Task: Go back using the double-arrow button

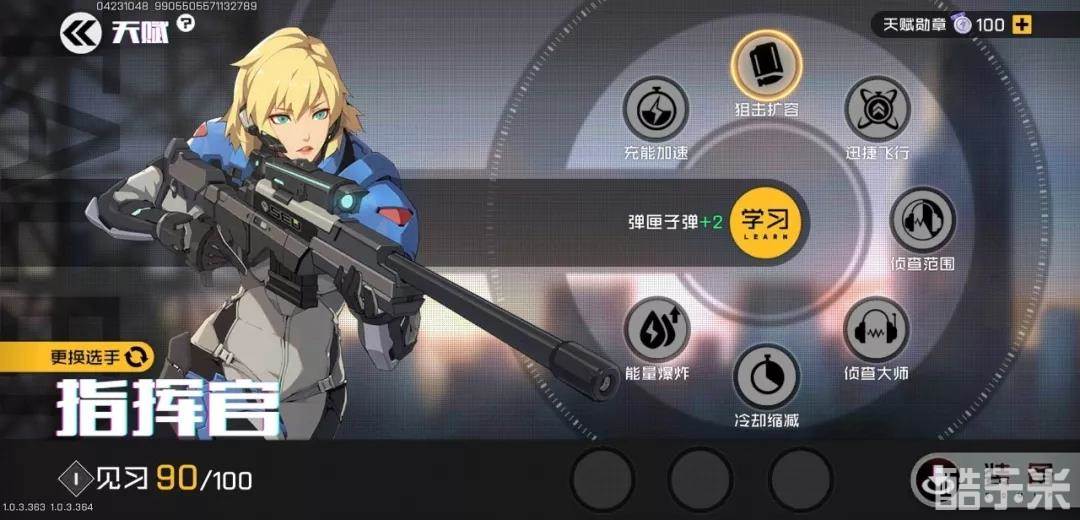Action: 81,35
